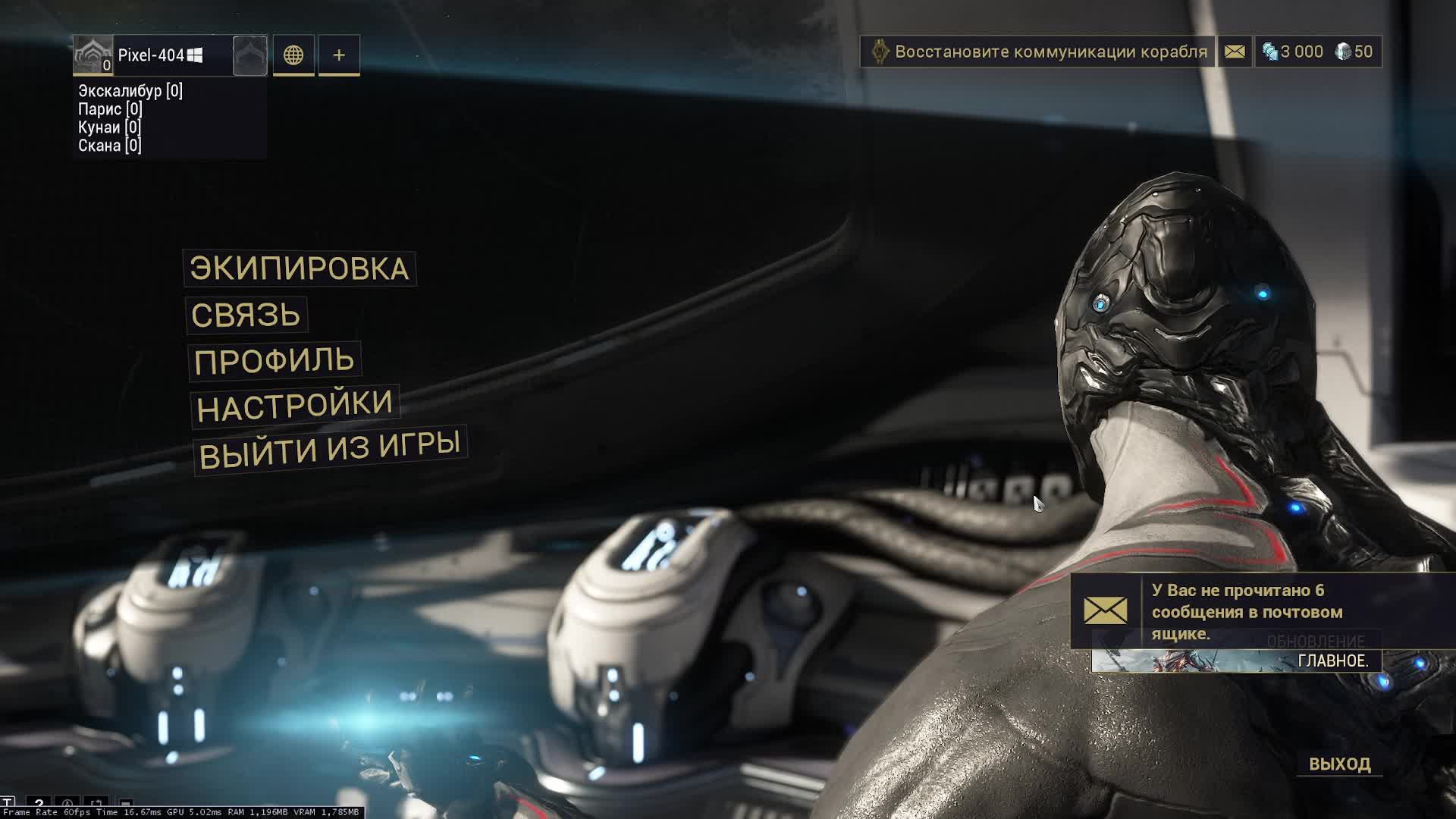
Task: View the ГЛАВНОЕ news banner
Action: [x=1236, y=661]
